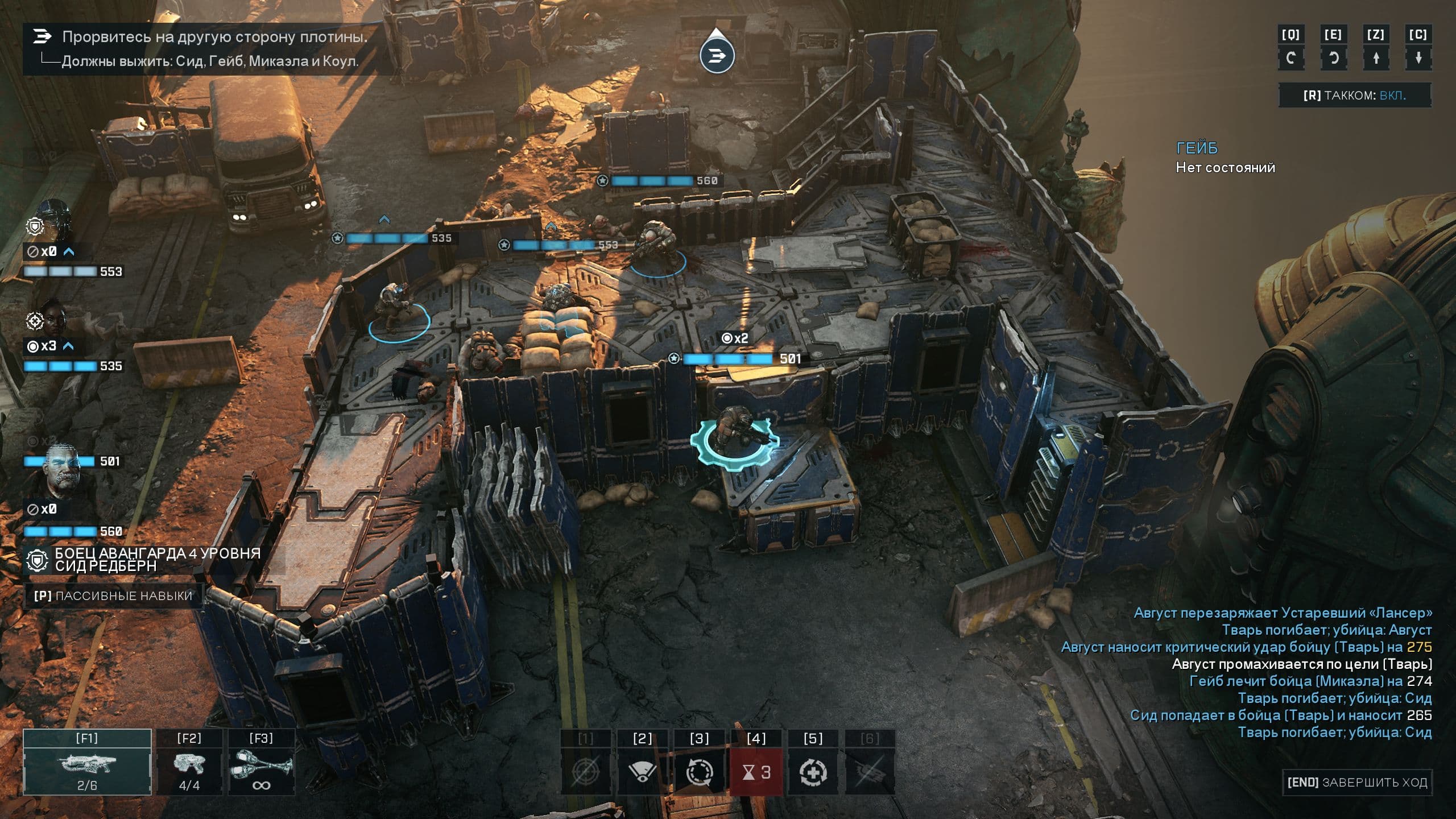1456x819 pixels.
Task: Select the helmeted soldier portrait
Action: tap(53, 222)
